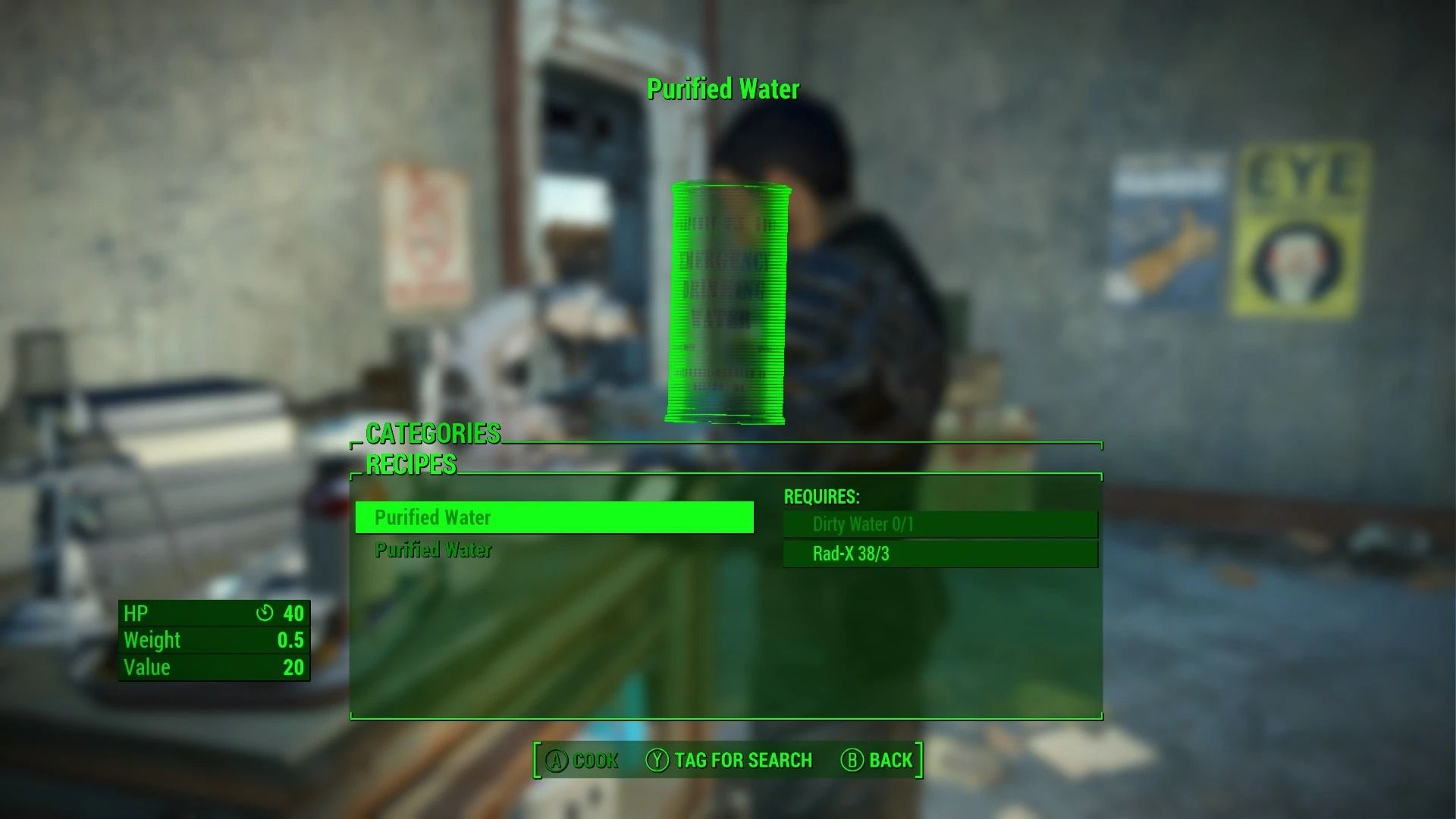
Task: Click the Dirty Water 0/1 requirement entry
Action: click(x=940, y=524)
